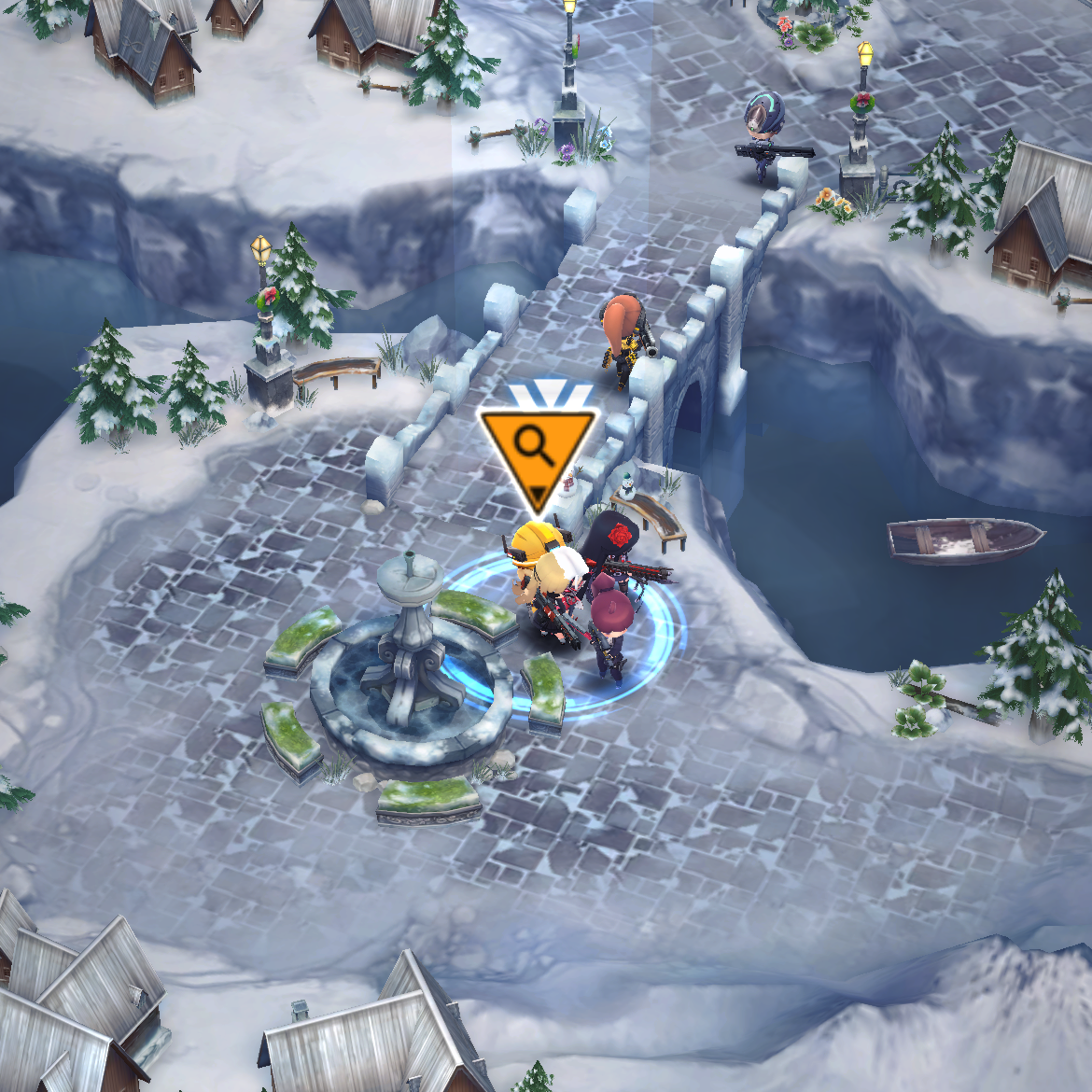Tap the orange magnifying glass investigate marker

[536, 450]
